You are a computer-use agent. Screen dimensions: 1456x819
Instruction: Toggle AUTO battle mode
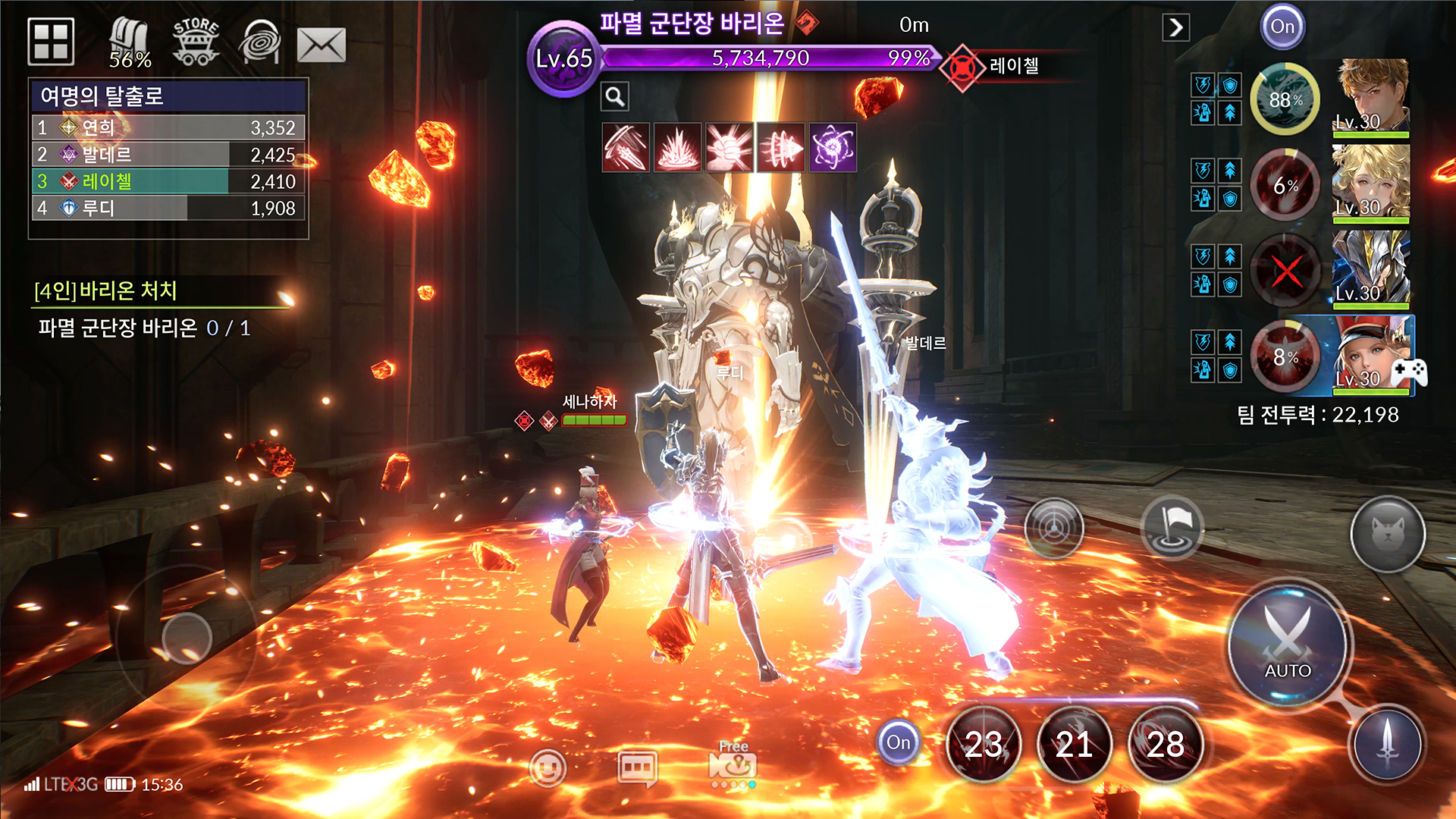tap(1287, 645)
